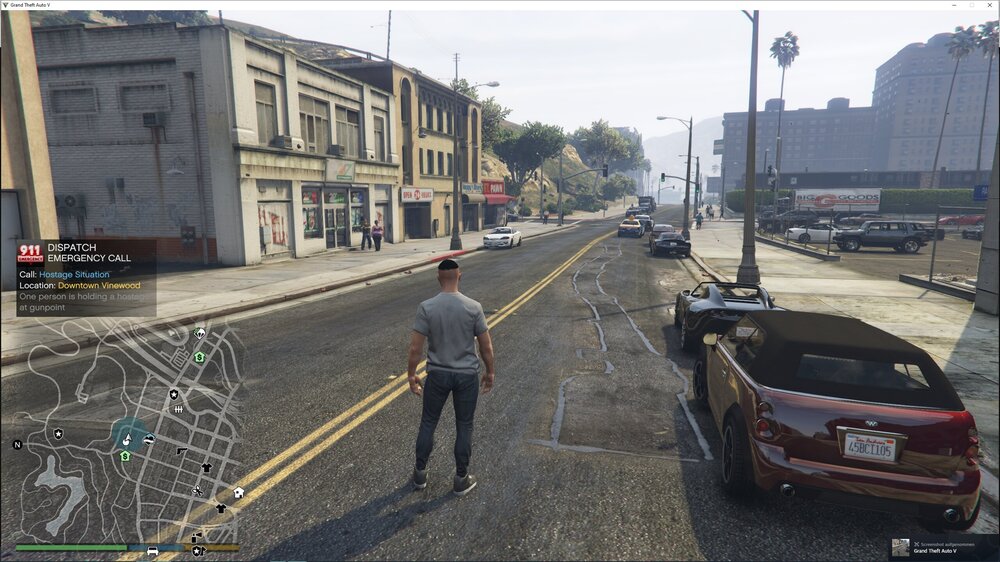Click the minimap's player arrow
1000x562 pixels.
click(x=127, y=438)
